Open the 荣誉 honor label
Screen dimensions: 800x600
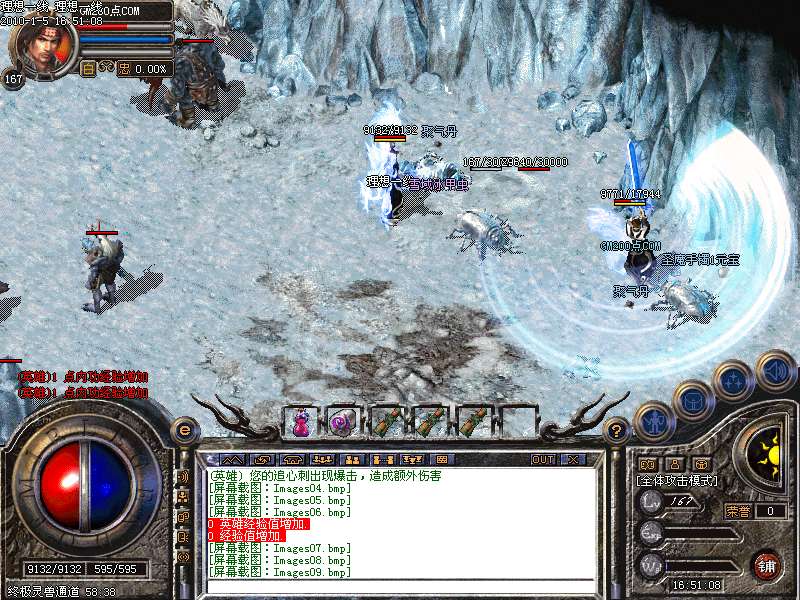tap(738, 511)
